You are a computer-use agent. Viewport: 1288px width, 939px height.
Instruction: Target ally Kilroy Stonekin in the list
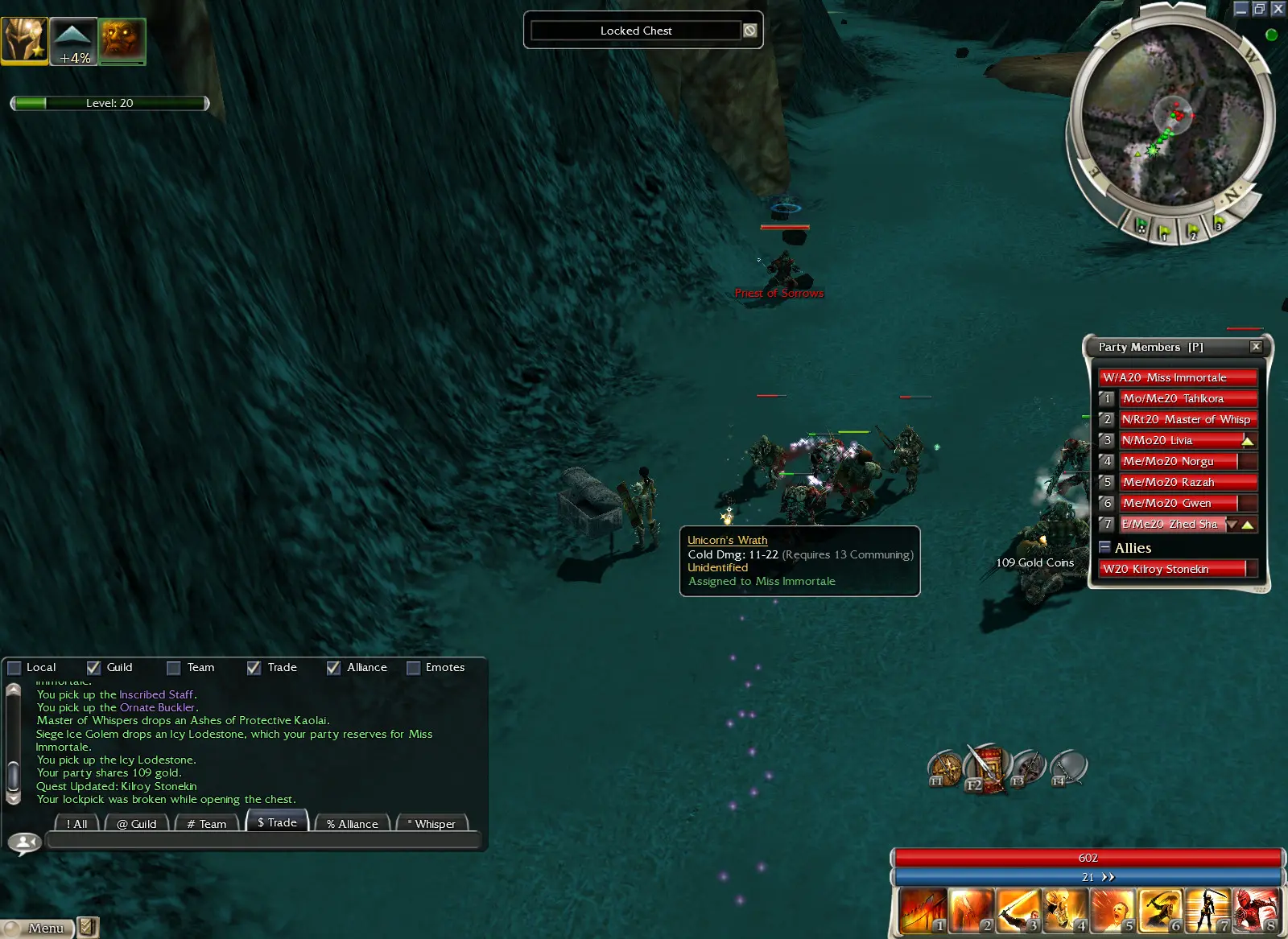tap(1171, 569)
